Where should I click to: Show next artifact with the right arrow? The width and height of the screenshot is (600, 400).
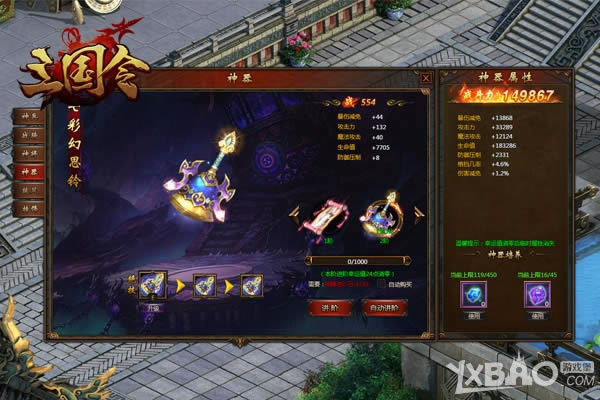(x=417, y=215)
